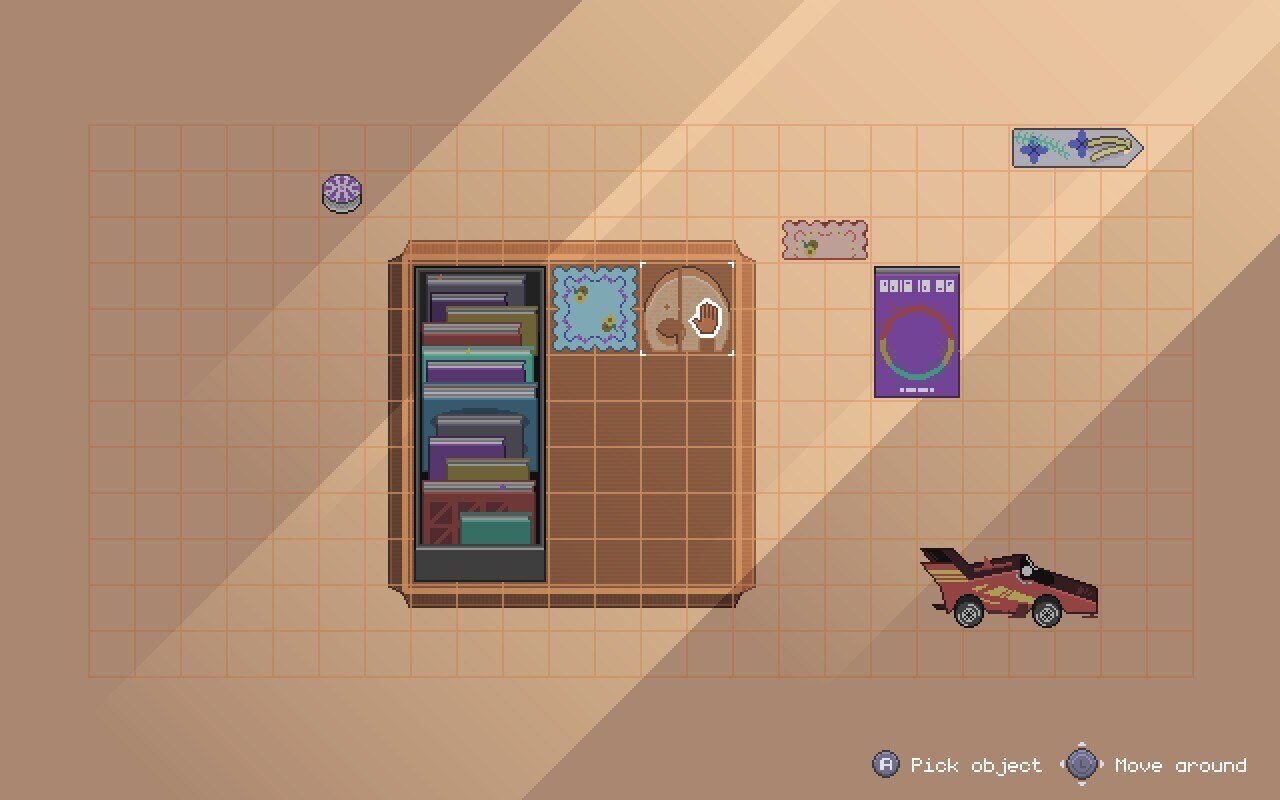The height and width of the screenshot is (800, 1280).
Task: Select the round purple tin
Action: pos(342,192)
